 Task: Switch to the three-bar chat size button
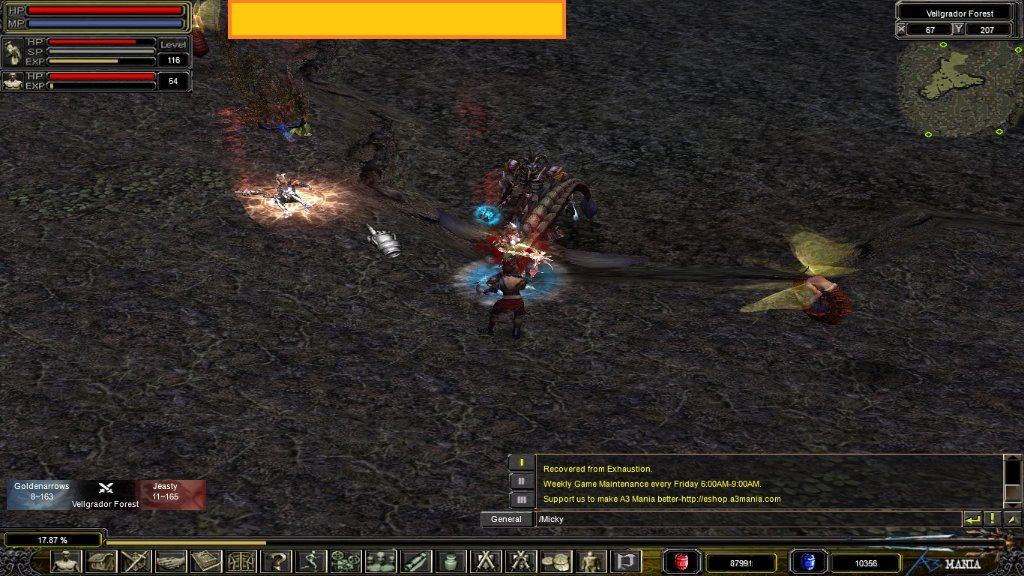[x=521, y=498]
